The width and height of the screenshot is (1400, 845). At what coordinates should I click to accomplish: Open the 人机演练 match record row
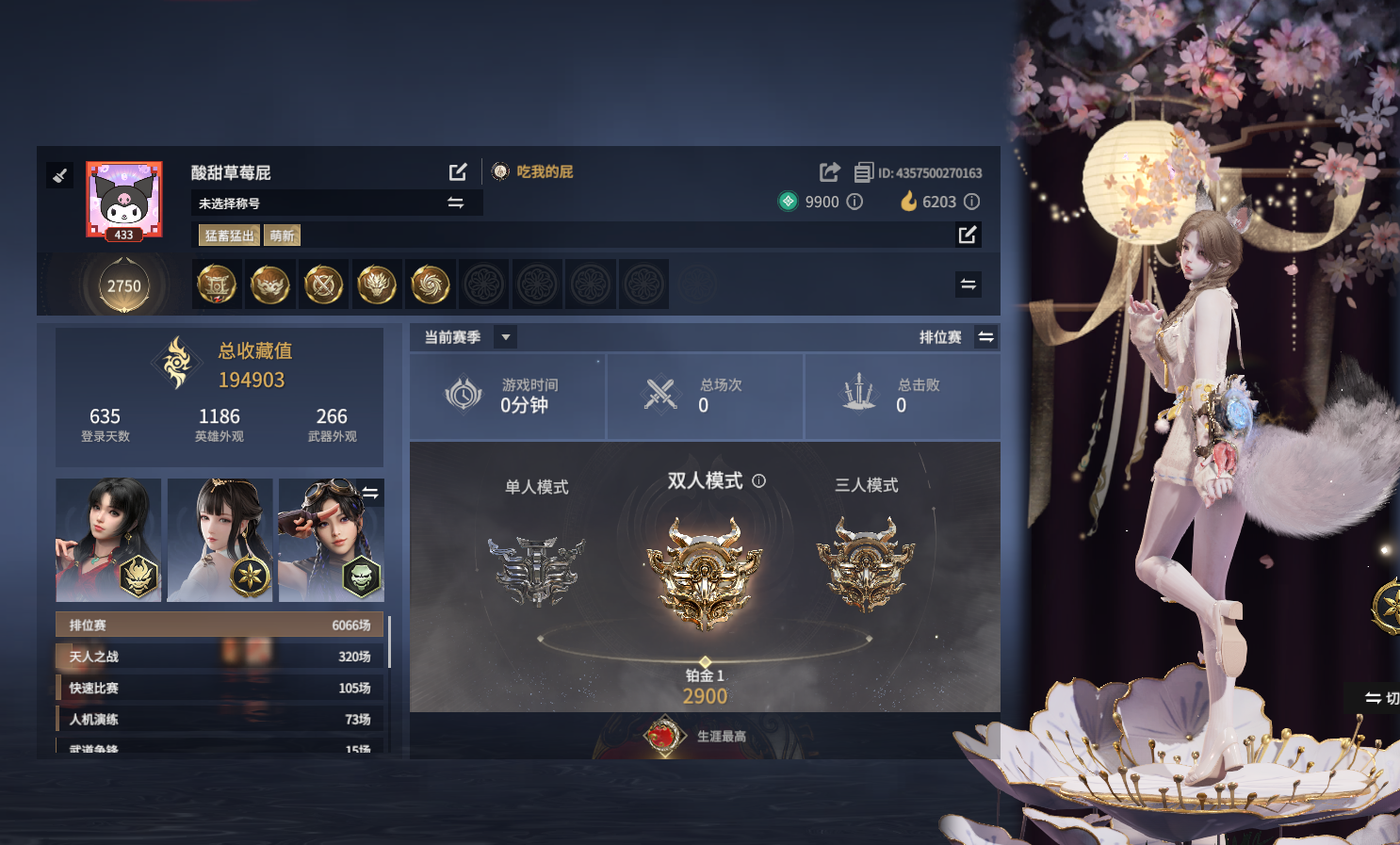coord(220,719)
